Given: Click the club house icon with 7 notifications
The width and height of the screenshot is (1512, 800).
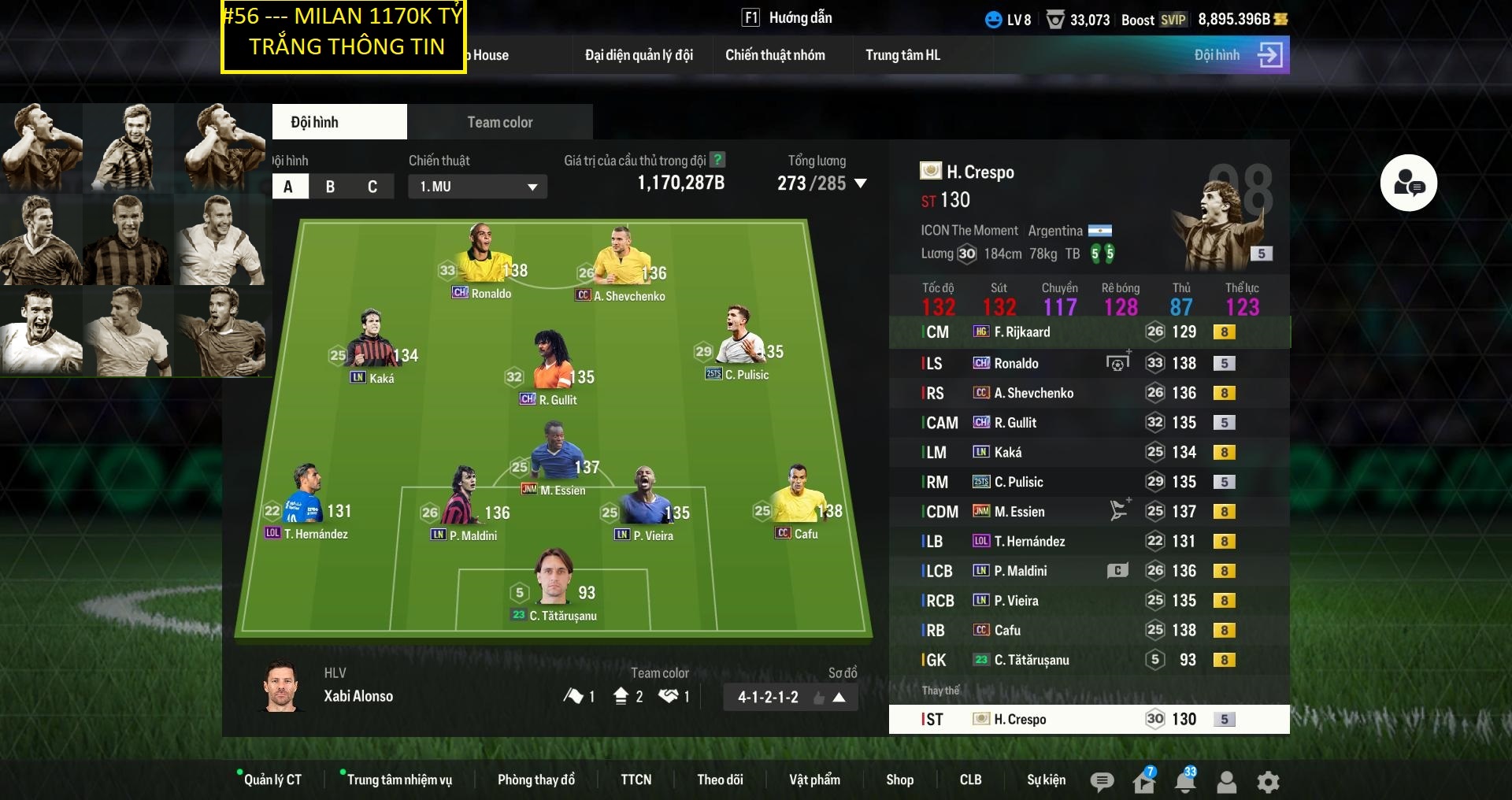Looking at the screenshot, I should 1144,782.
